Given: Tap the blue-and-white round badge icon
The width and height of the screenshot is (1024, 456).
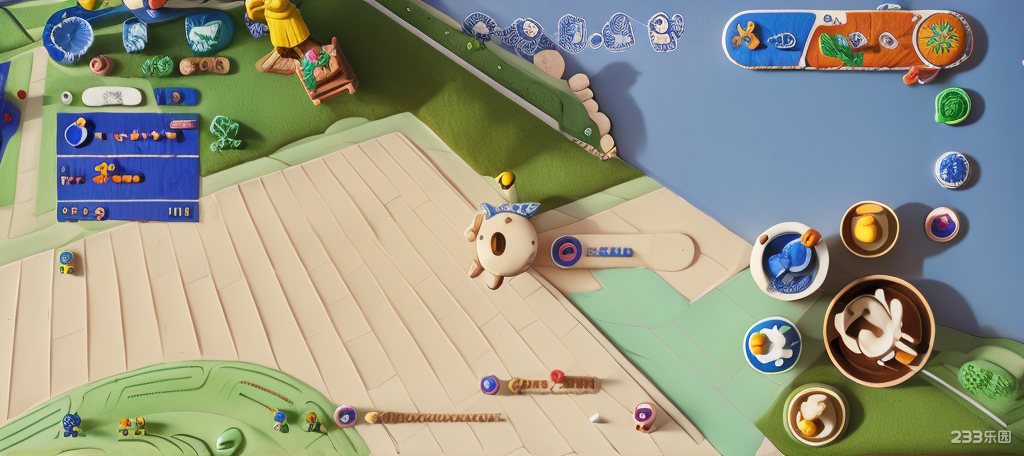Looking at the screenshot, I should click(952, 170).
